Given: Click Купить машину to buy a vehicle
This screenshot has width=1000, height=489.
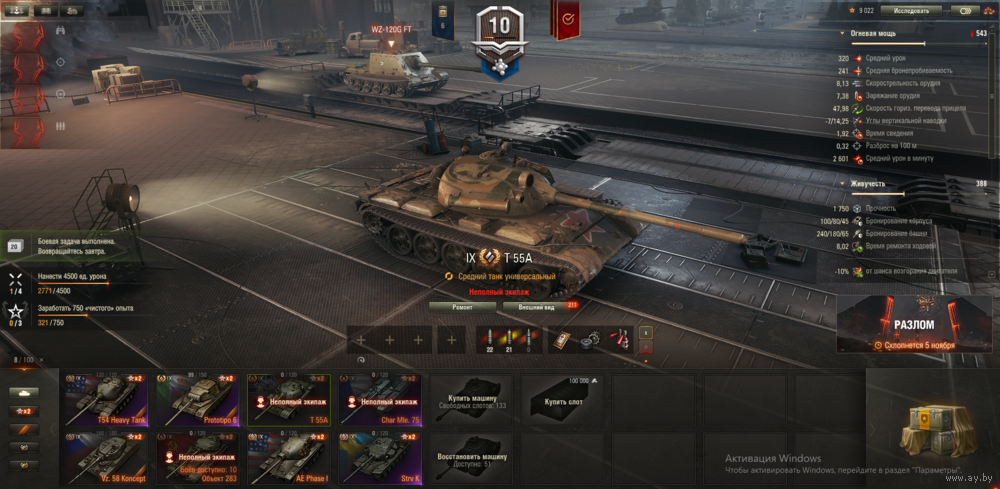Looking at the screenshot, I should [471, 400].
